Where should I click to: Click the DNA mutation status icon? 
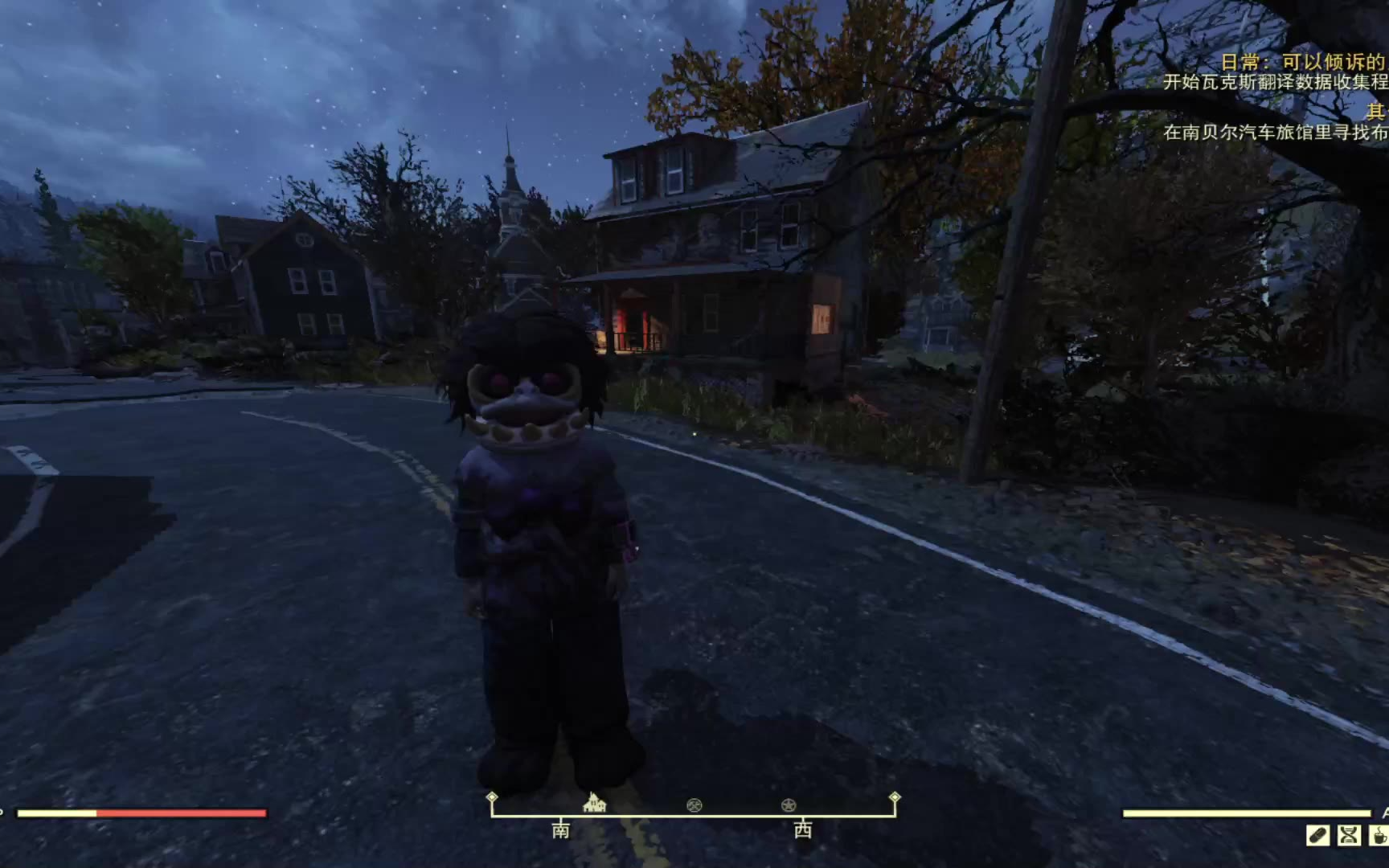[x=1349, y=836]
